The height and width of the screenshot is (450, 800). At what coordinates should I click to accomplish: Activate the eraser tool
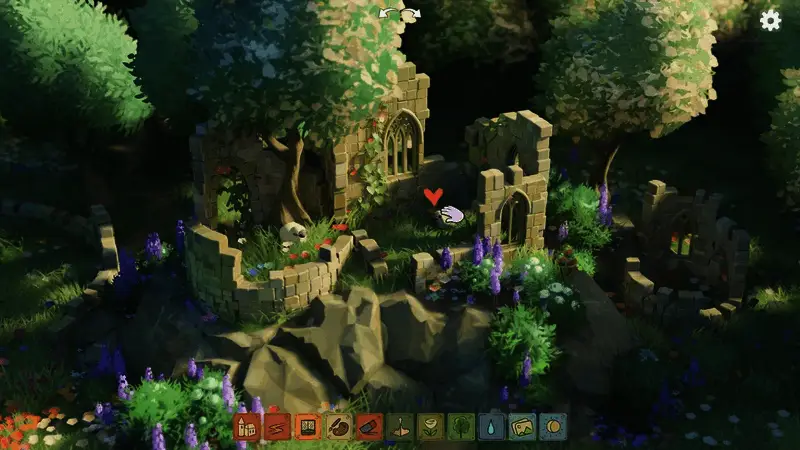[369, 427]
